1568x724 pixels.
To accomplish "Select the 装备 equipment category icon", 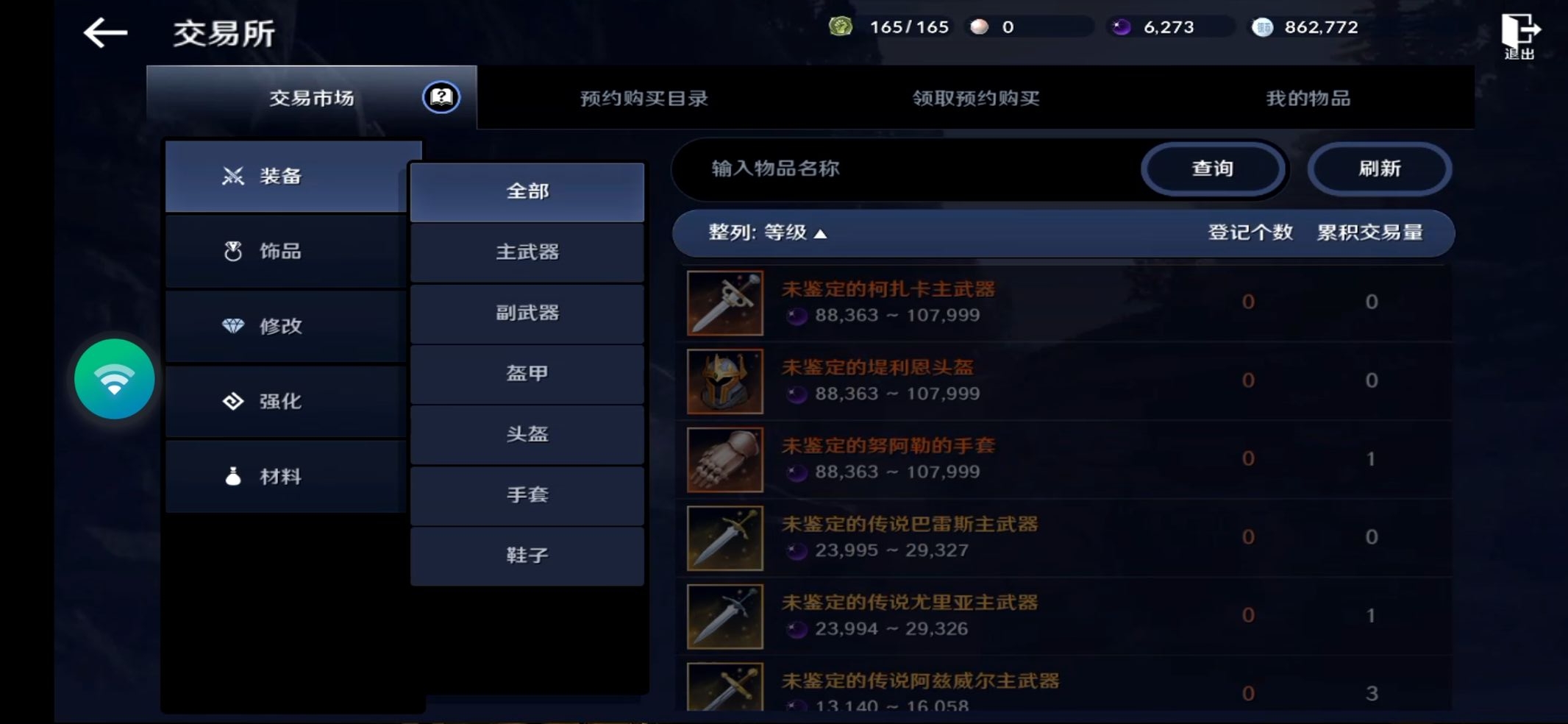I will 232,176.
